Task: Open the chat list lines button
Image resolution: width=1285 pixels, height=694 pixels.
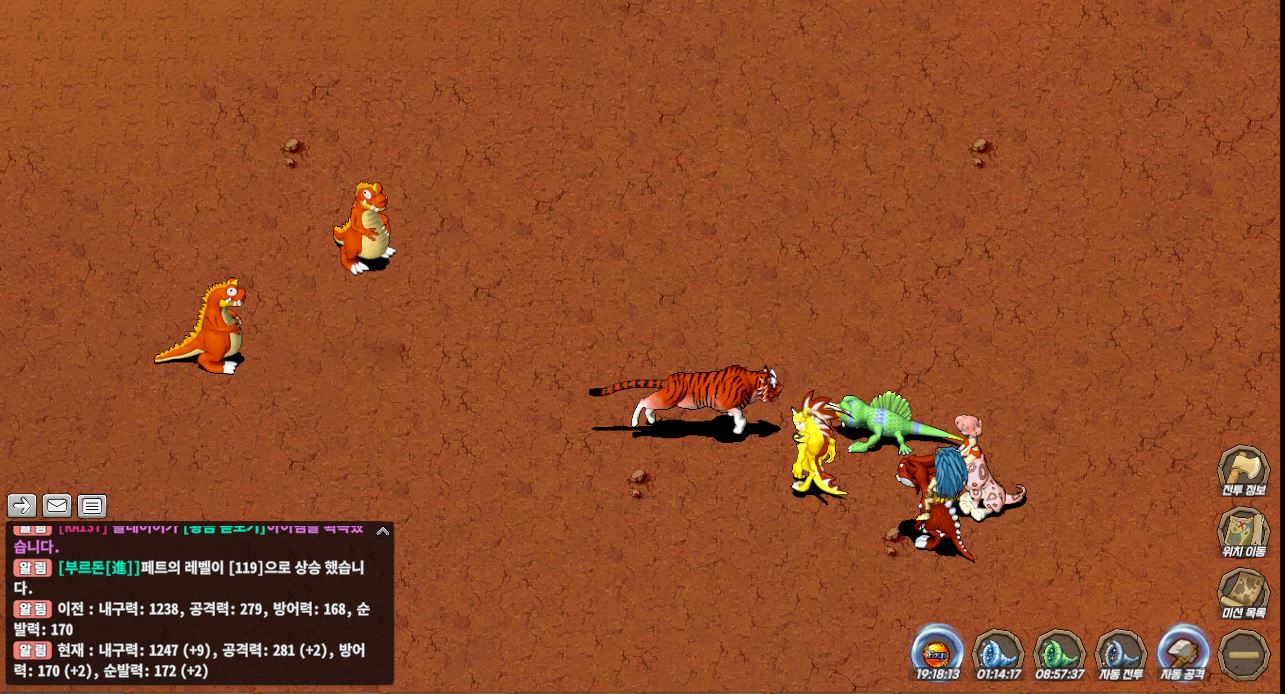Action: tap(91, 506)
